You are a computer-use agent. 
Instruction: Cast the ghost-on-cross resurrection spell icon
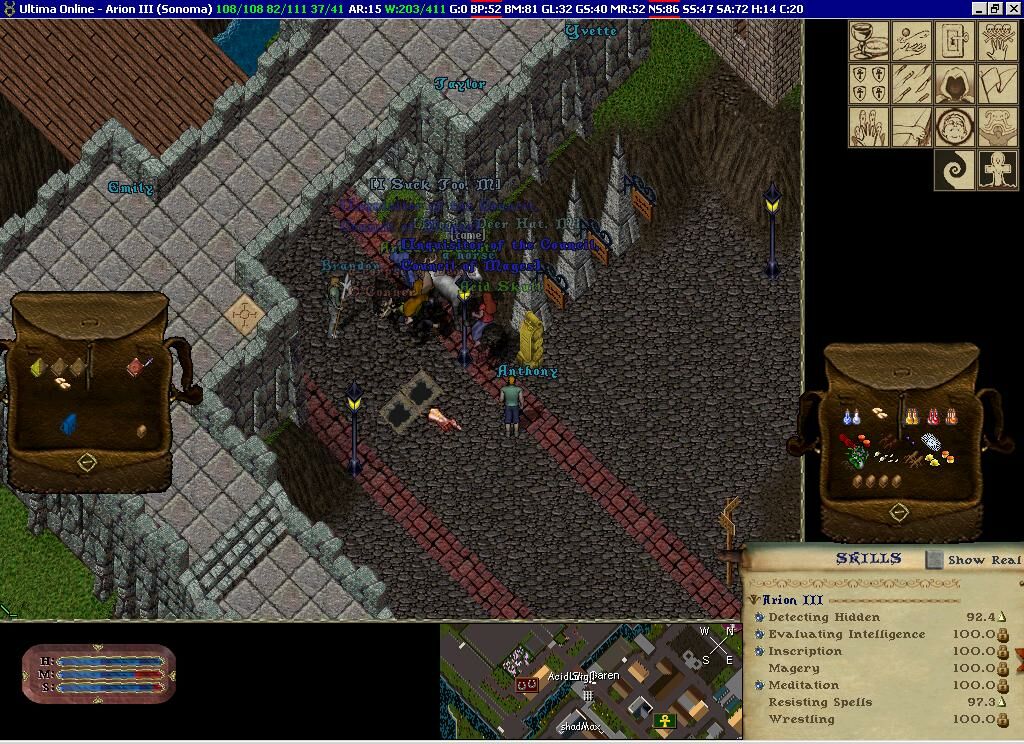click(999, 170)
